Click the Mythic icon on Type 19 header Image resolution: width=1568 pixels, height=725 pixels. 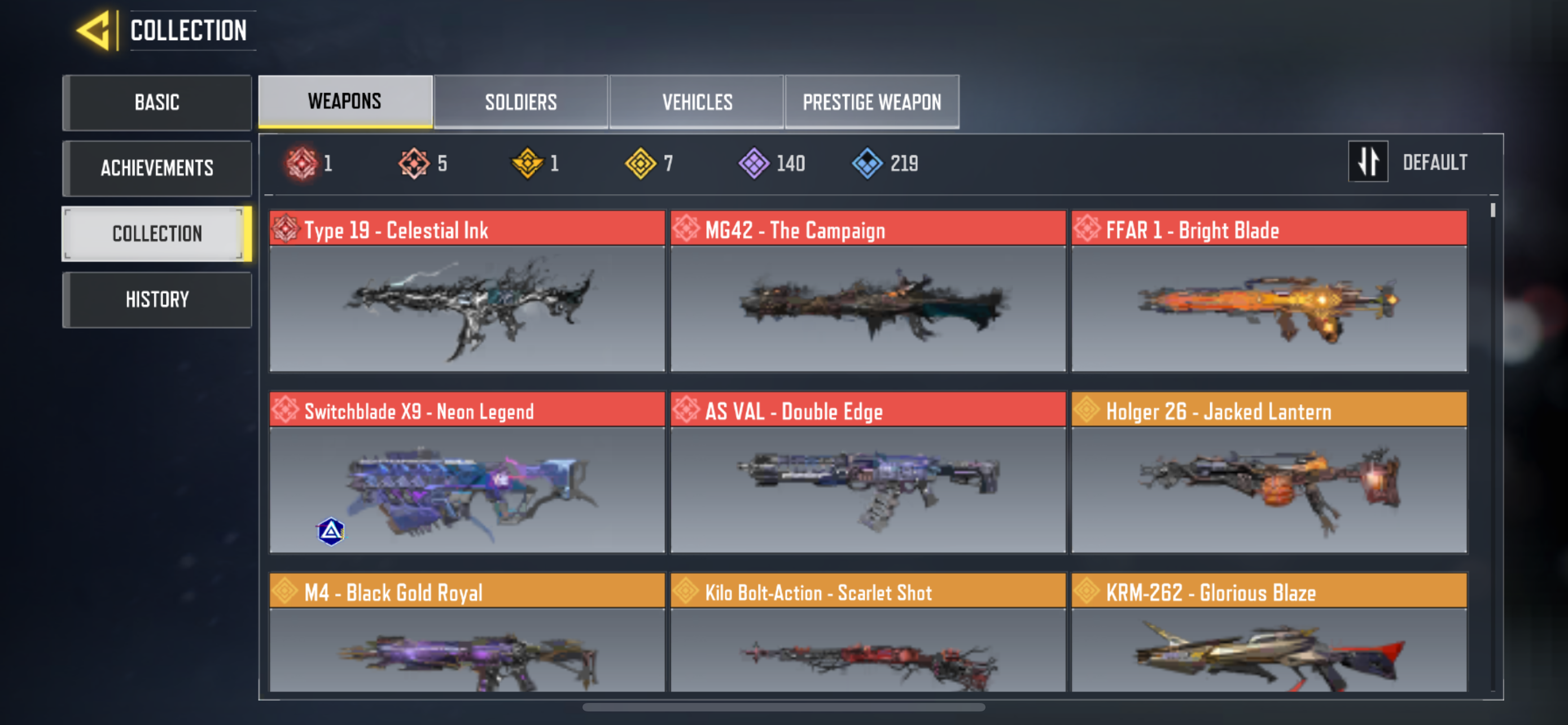click(x=286, y=230)
